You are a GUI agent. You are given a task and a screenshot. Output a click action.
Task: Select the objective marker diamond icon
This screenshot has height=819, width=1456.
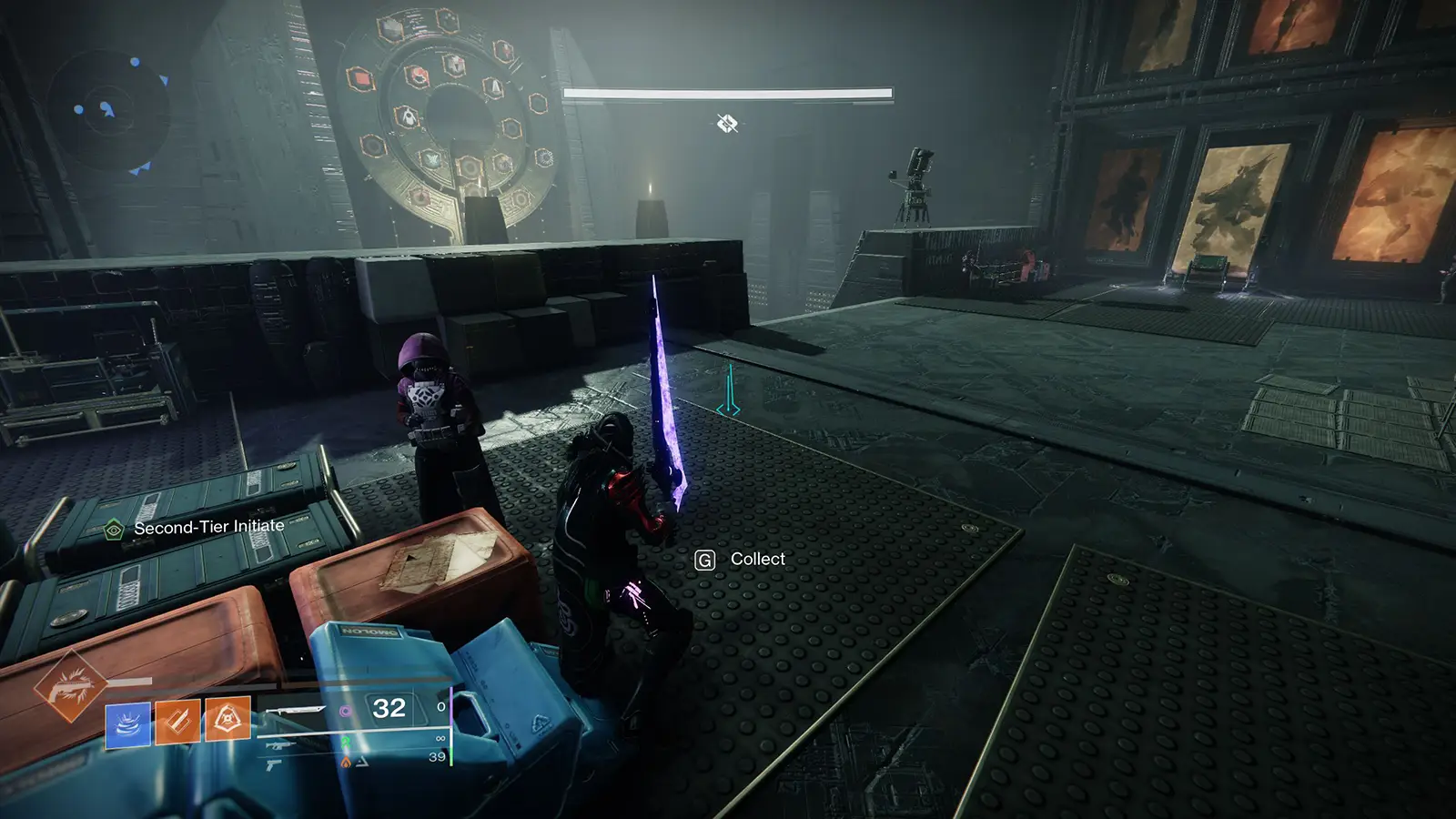coord(727,123)
